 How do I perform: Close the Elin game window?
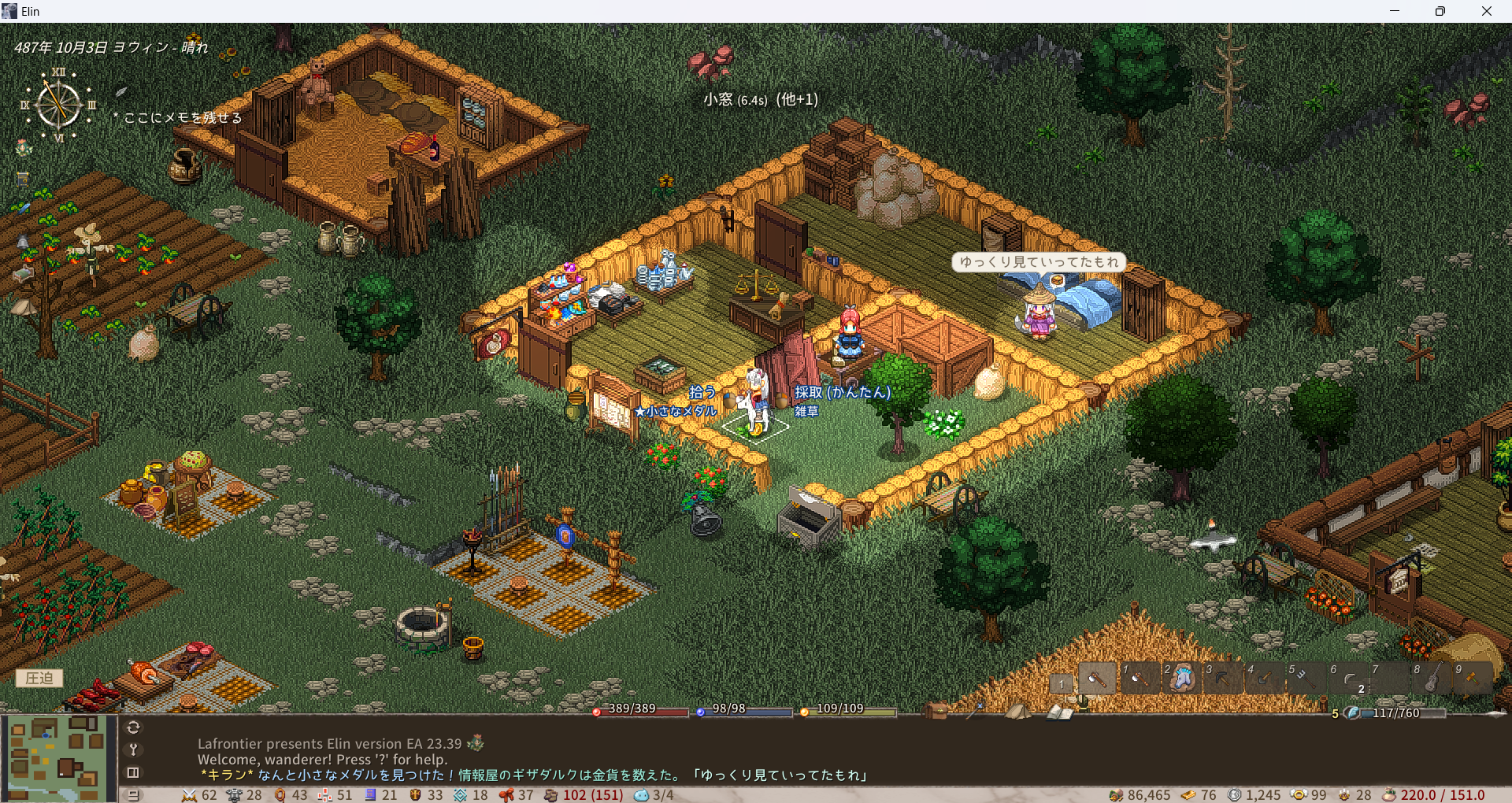click(x=1486, y=11)
